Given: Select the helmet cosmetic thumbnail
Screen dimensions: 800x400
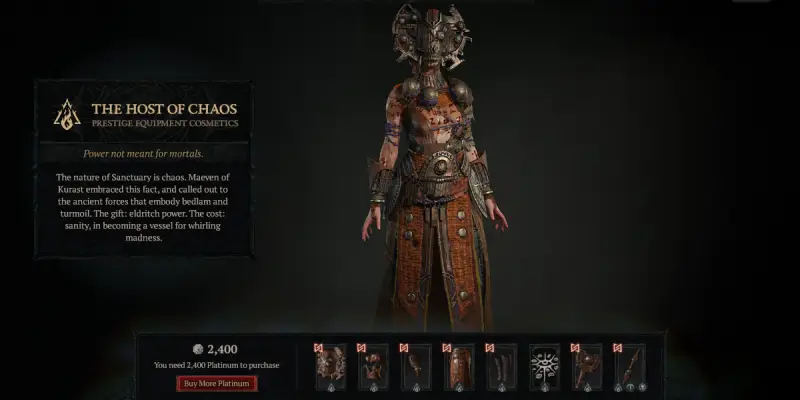Looking at the screenshot, I should pyautogui.click(x=330, y=367).
